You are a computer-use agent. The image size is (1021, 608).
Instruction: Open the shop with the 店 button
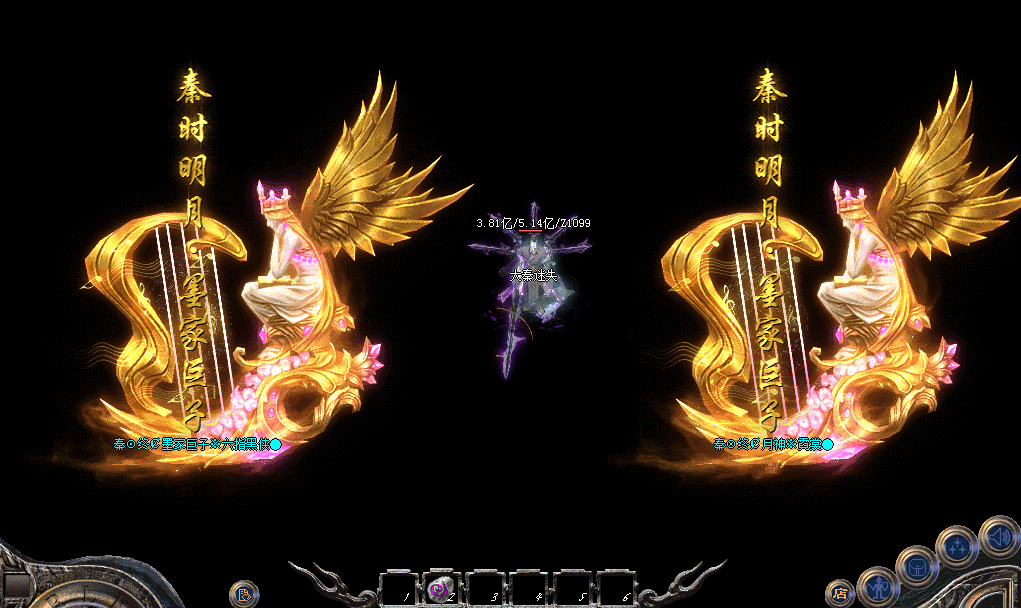pyautogui.click(x=840, y=593)
